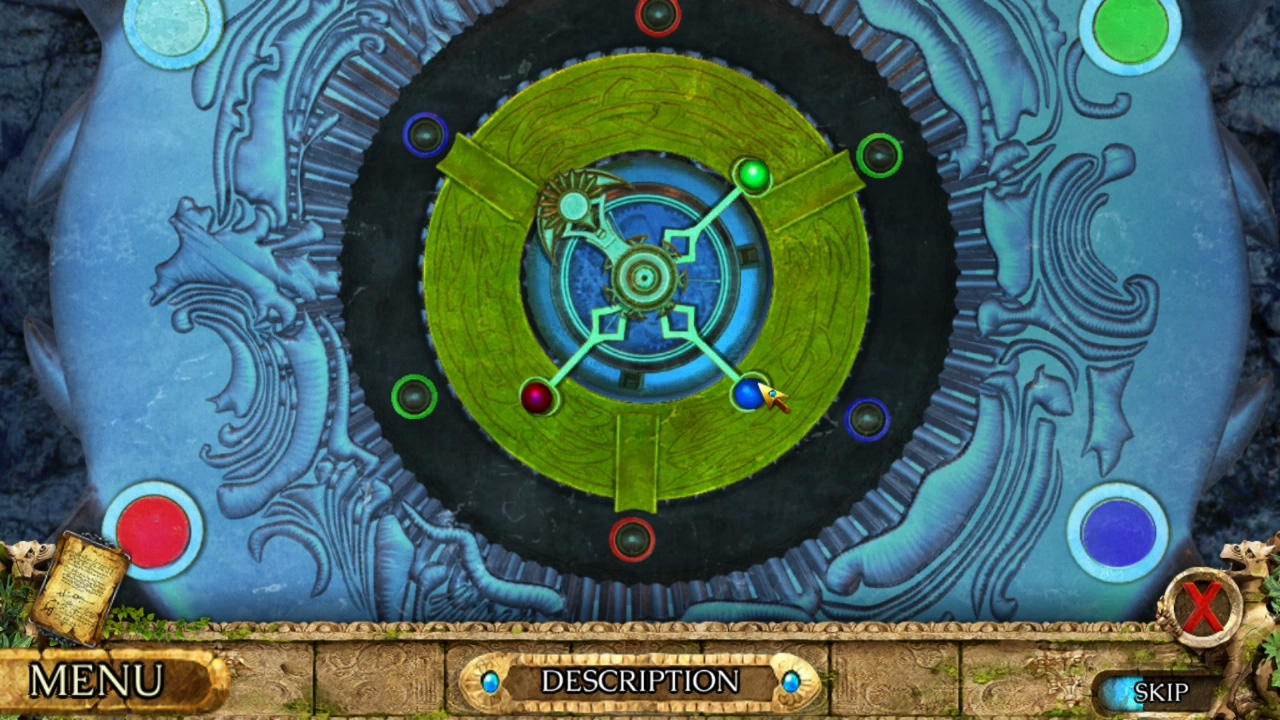Select the green orb on the dial mechanism
1280x720 pixels.
point(754,176)
